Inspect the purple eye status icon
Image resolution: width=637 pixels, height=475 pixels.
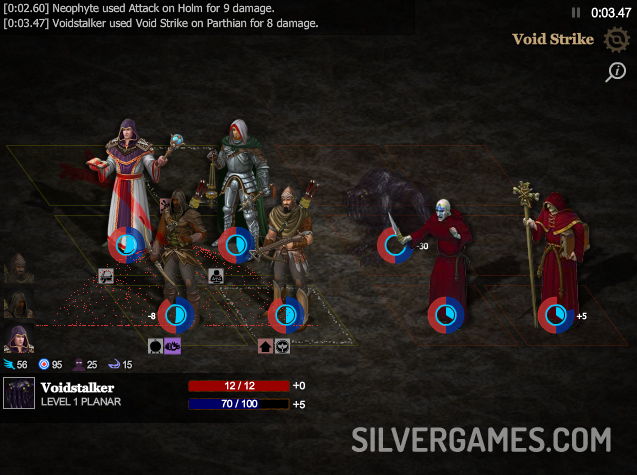(172, 346)
